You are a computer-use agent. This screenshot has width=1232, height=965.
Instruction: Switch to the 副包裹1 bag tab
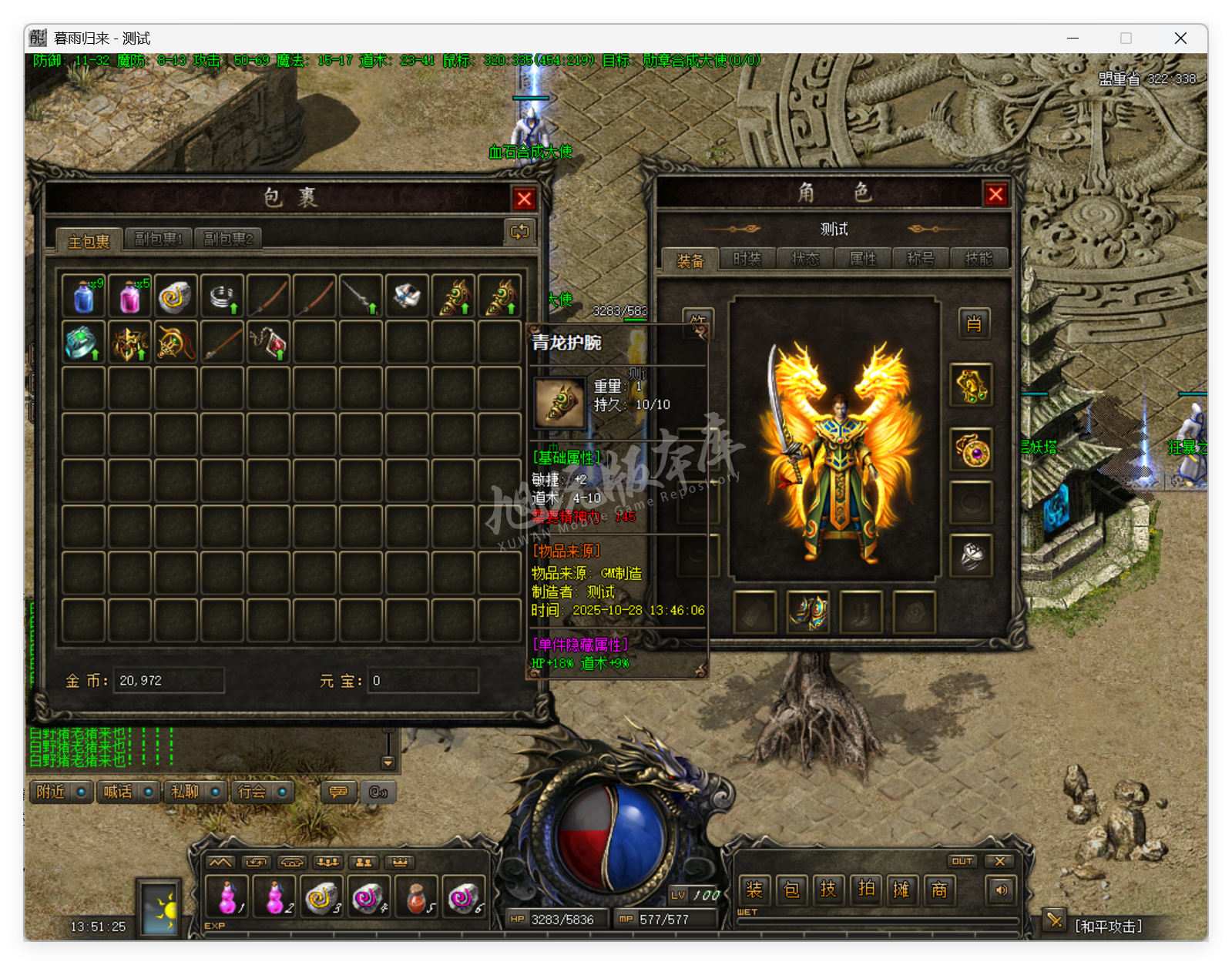pyautogui.click(x=159, y=240)
